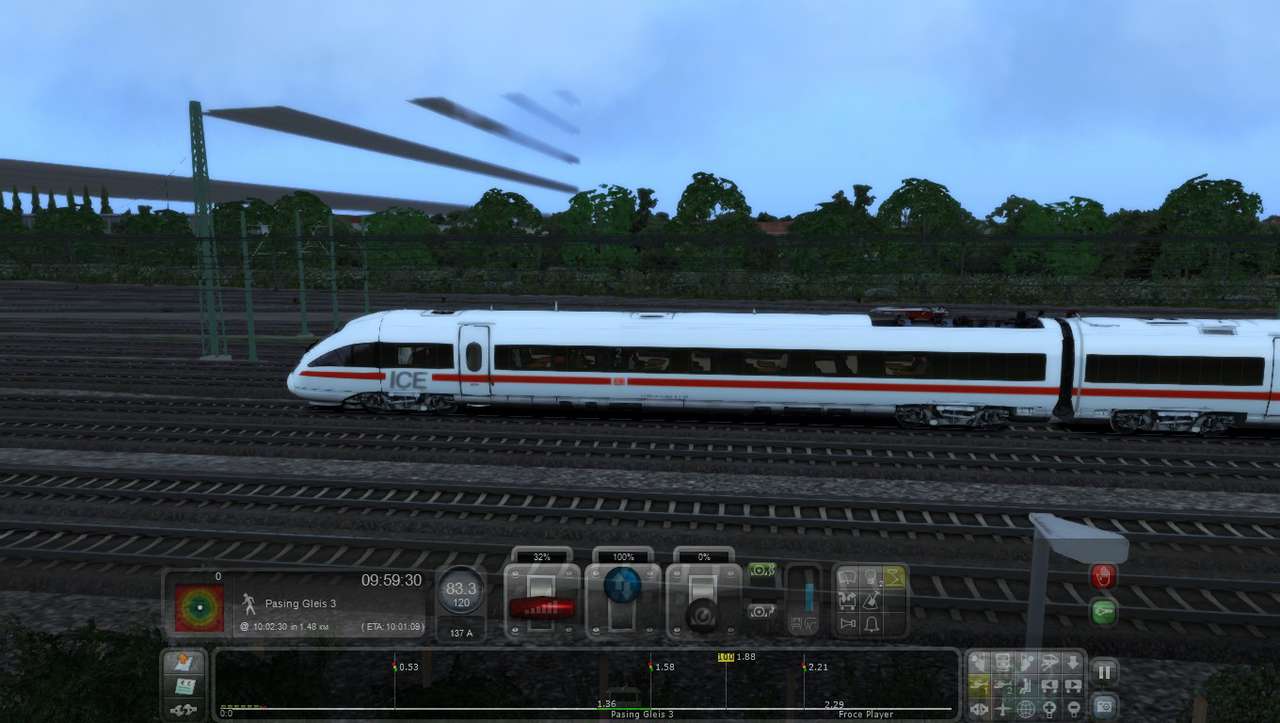Image resolution: width=1280 pixels, height=723 pixels.
Task: Zoom in with the plus magnifier icon
Action: click(1049, 710)
